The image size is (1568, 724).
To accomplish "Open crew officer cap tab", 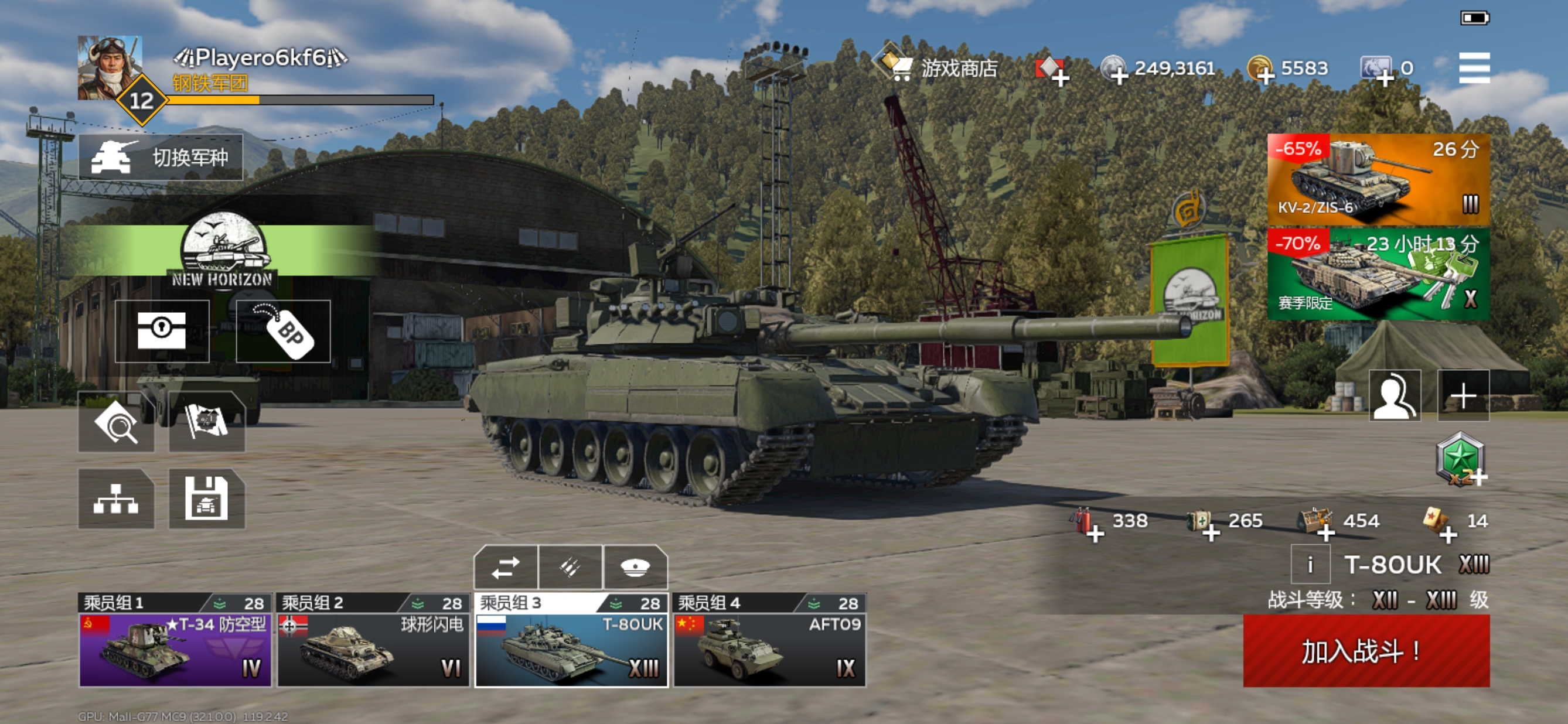I will coord(635,567).
